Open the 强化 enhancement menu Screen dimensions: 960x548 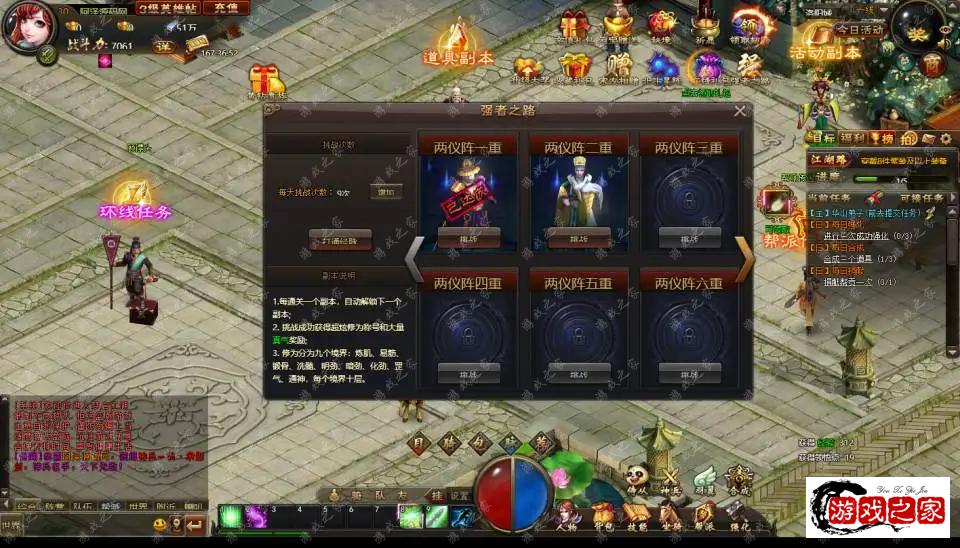[x=739, y=518]
